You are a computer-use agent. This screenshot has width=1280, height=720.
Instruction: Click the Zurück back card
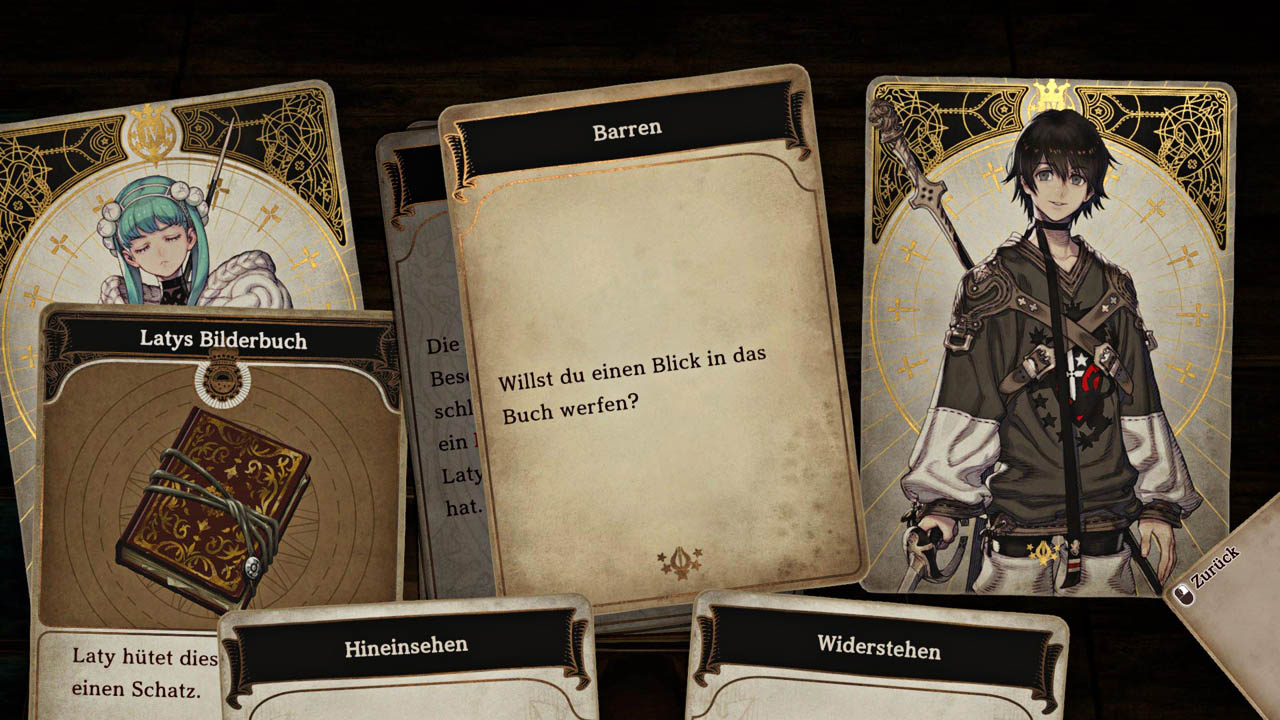[x=1218, y=581]
